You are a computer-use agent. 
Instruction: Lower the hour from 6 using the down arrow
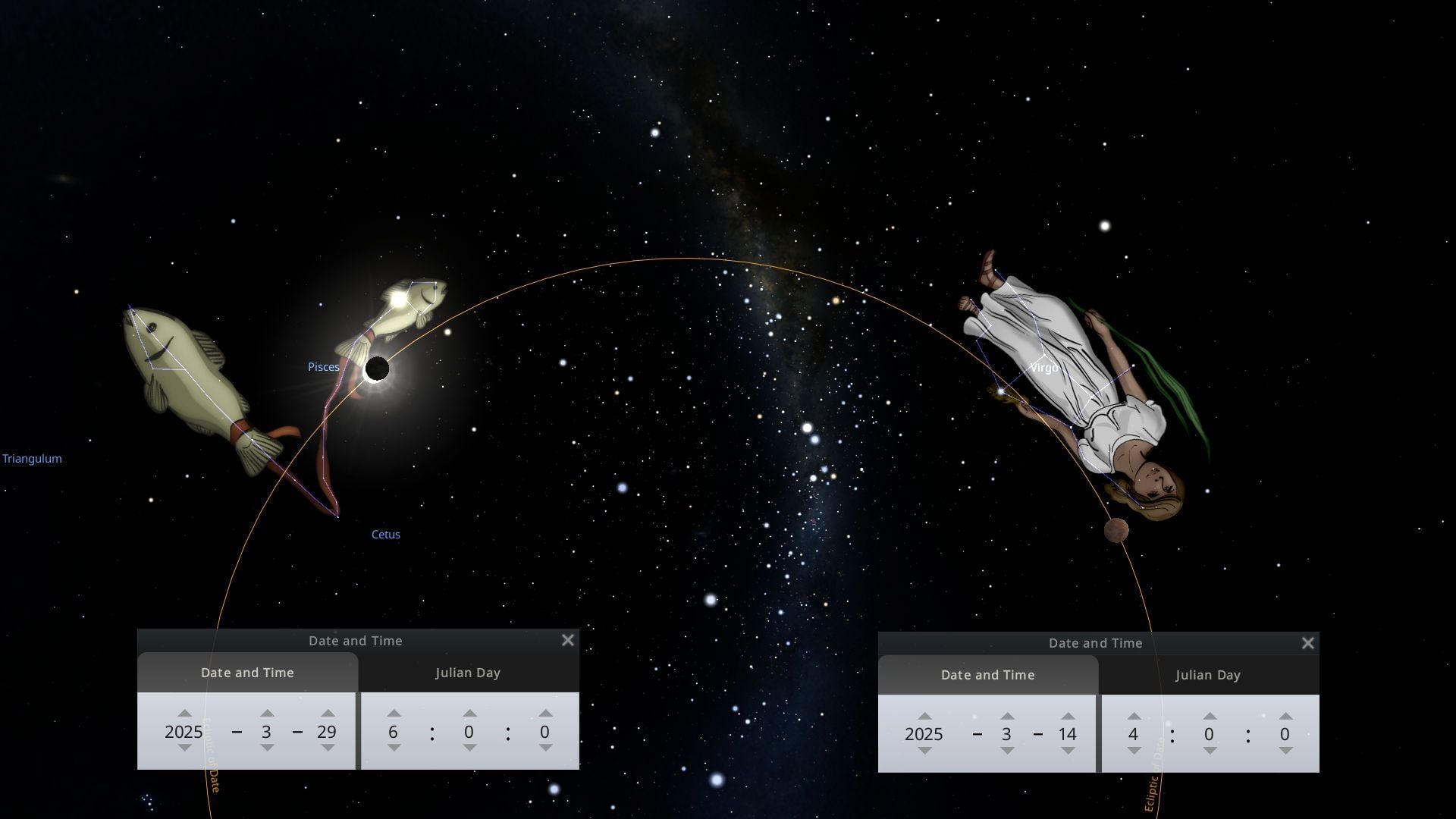click(x=394, y=748)
